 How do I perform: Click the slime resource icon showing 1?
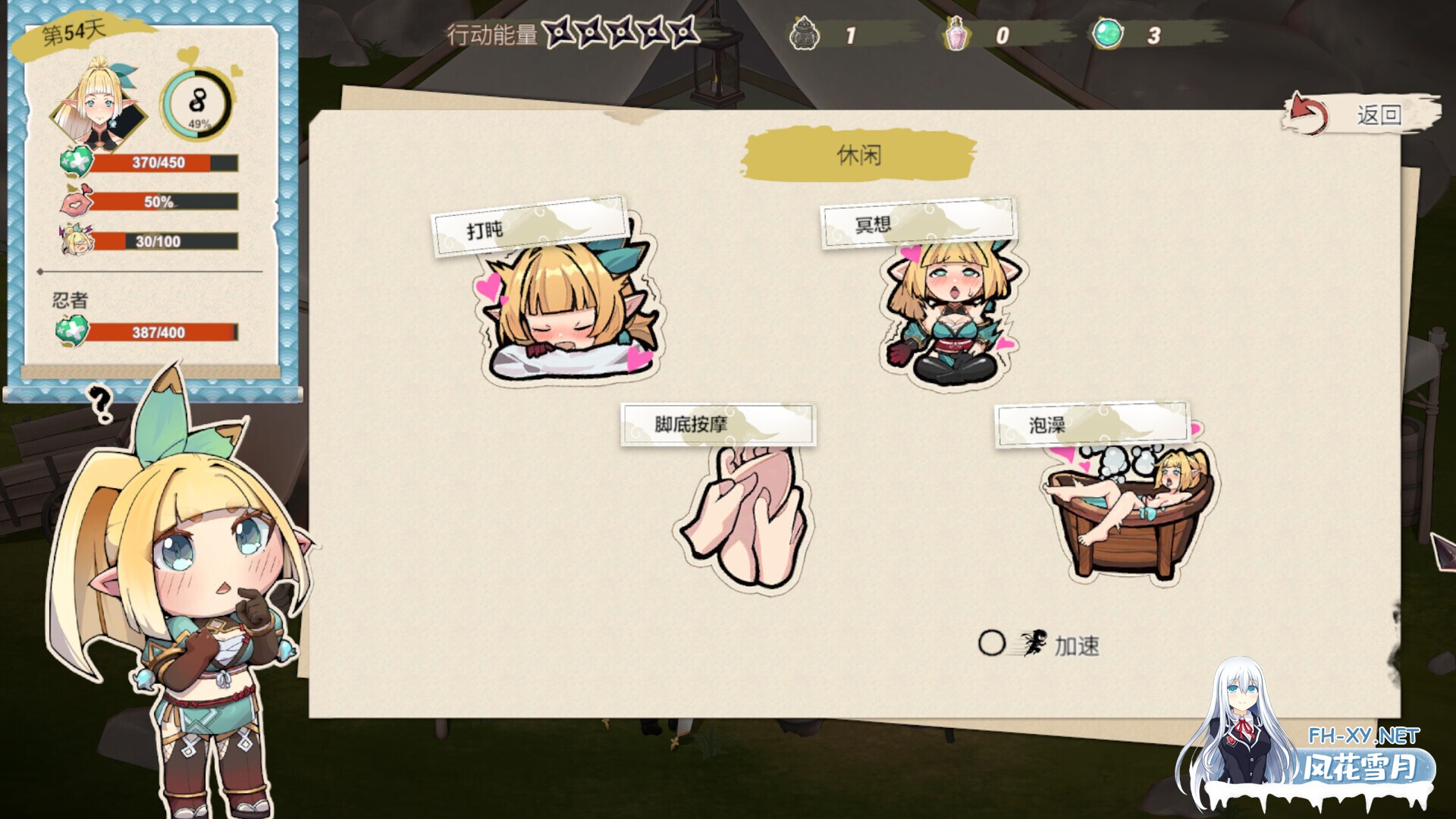(x=806, y=34)
